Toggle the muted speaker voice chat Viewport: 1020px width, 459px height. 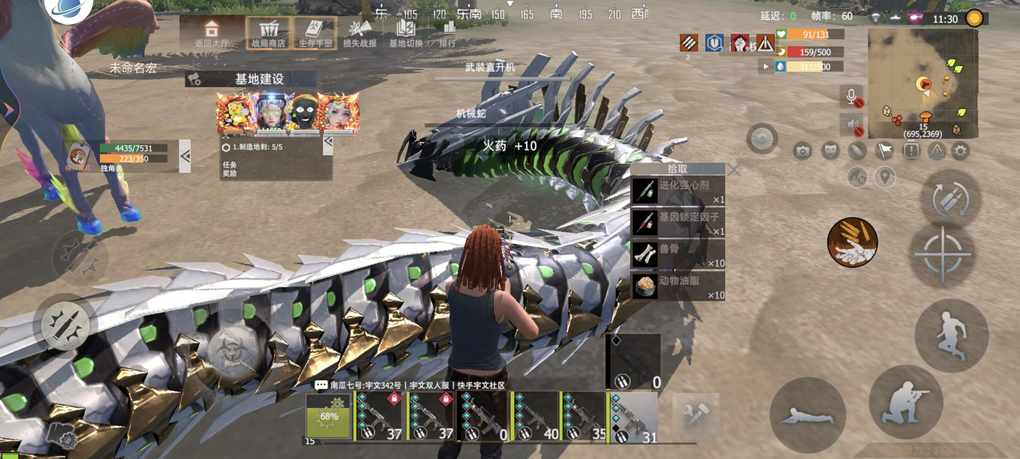tap(853, 125)
